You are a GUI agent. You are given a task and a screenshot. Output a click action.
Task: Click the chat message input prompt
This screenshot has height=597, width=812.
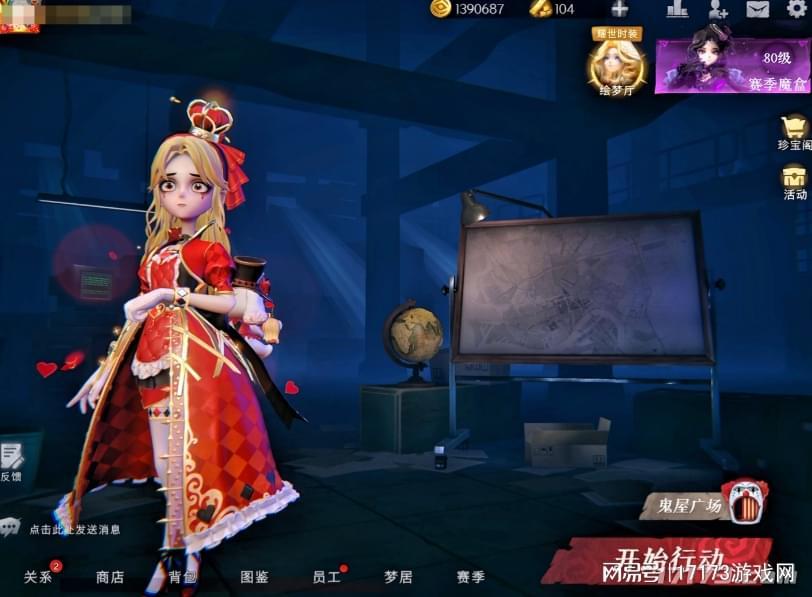point(74,529)
